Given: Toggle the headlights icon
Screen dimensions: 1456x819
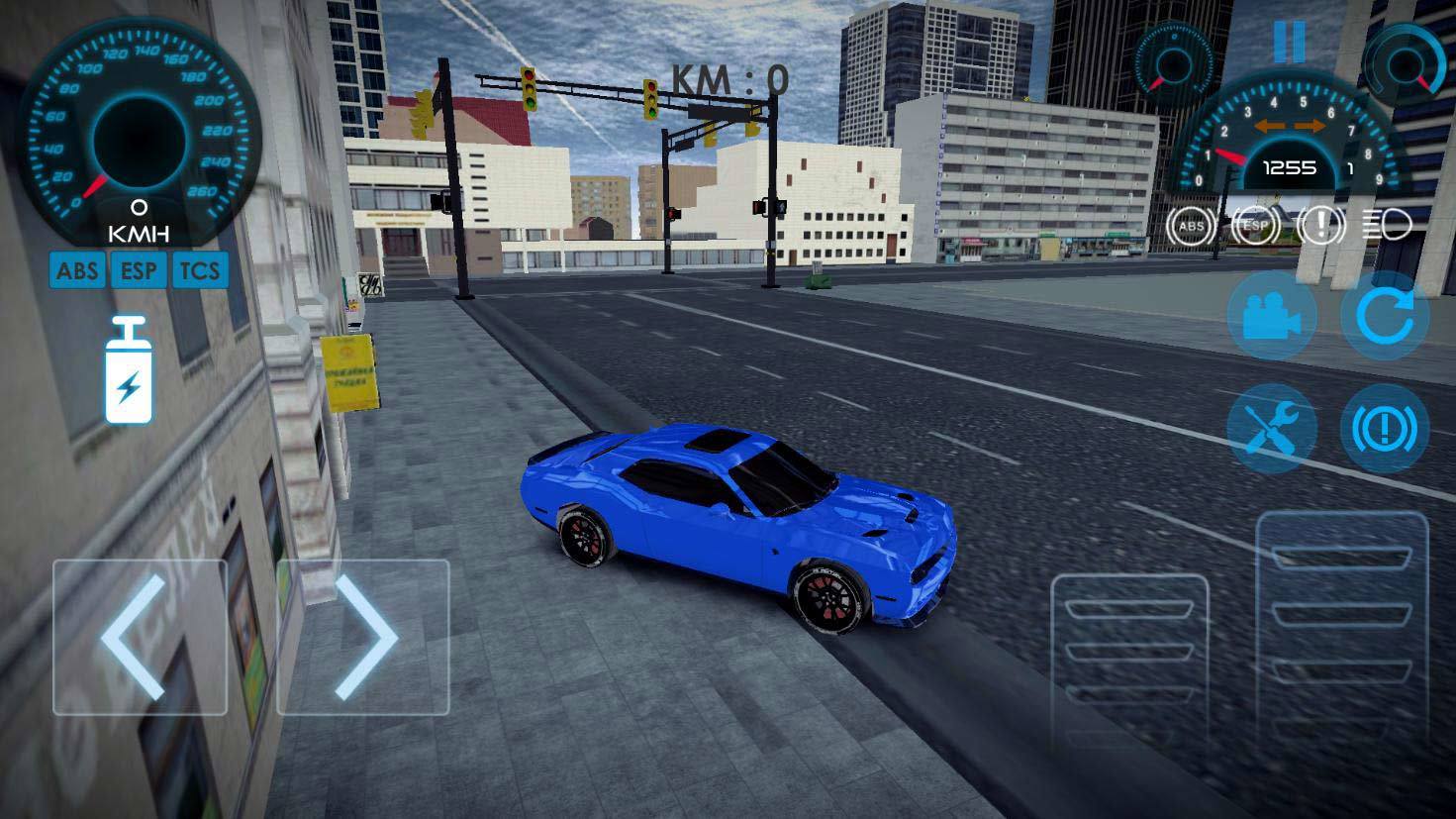Looking at the screenshot, I should (x=1388, y=226).
